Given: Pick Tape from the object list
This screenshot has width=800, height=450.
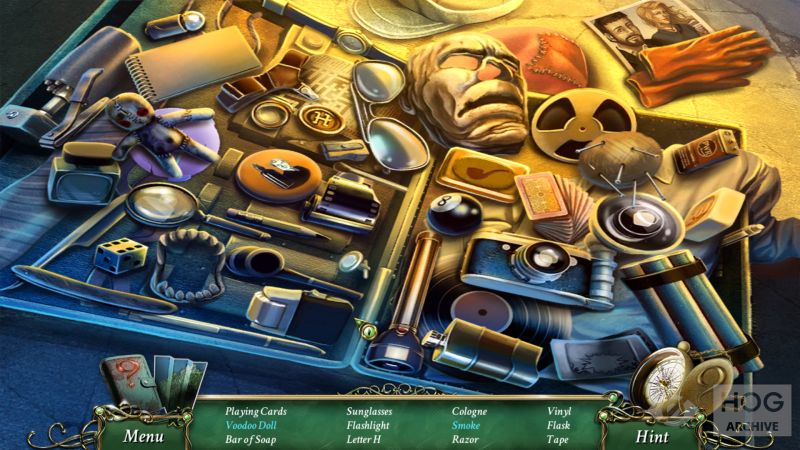Looking at the screenshot, I should (558, 439).
